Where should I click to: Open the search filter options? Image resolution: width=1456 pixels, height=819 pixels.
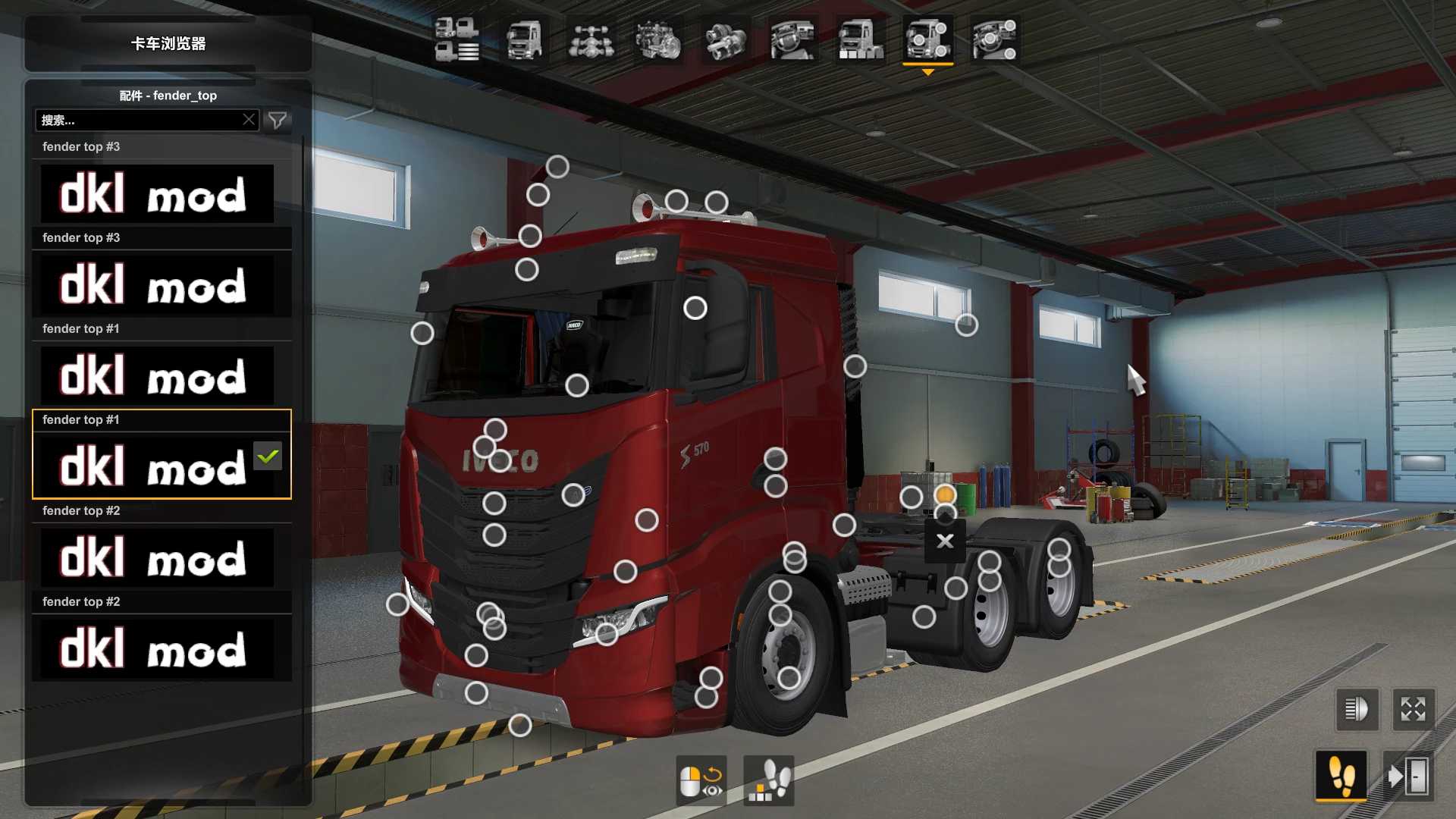[x=278, y=120]
